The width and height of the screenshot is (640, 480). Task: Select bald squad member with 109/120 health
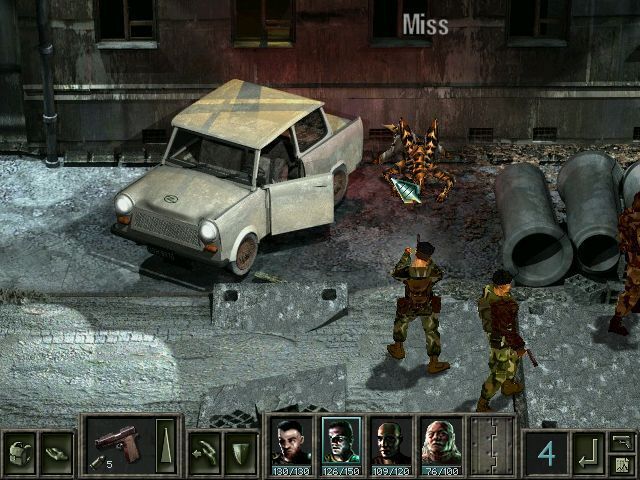(390, 445)
